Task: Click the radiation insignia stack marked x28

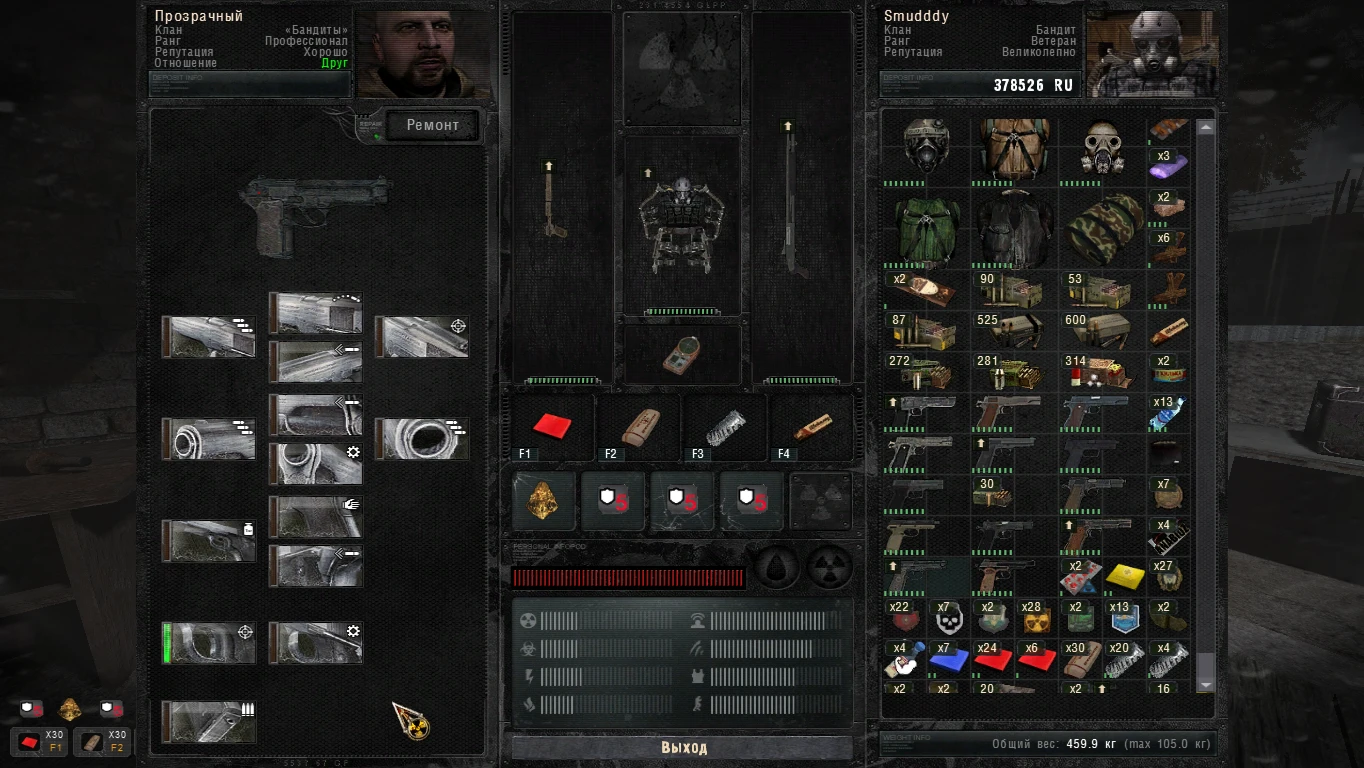Action: click(1035, 618)
